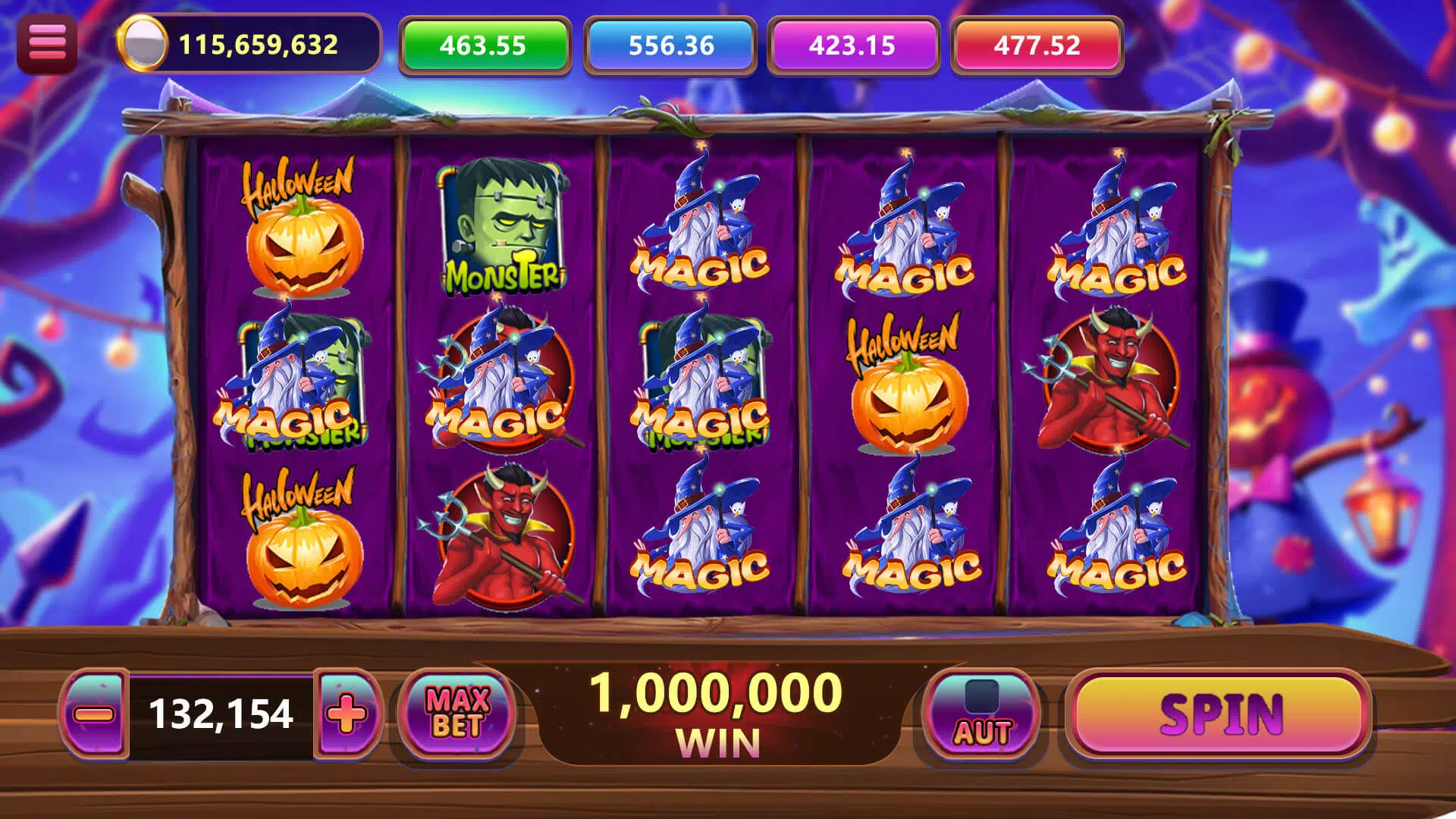Click the purple jackpot showing 423.15

[x=853, y=45]
